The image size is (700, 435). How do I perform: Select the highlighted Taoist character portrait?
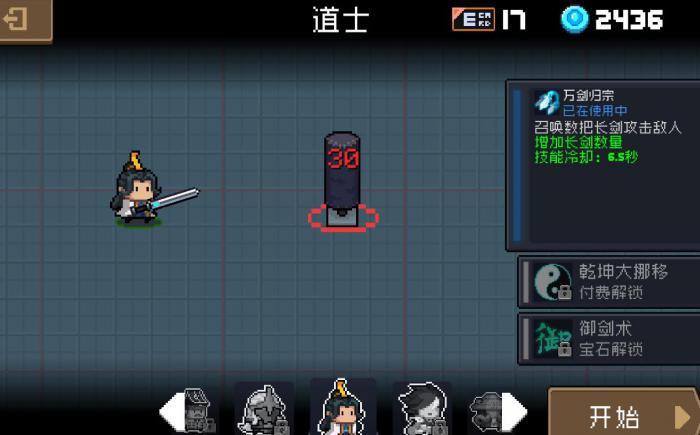coord(343,408)
